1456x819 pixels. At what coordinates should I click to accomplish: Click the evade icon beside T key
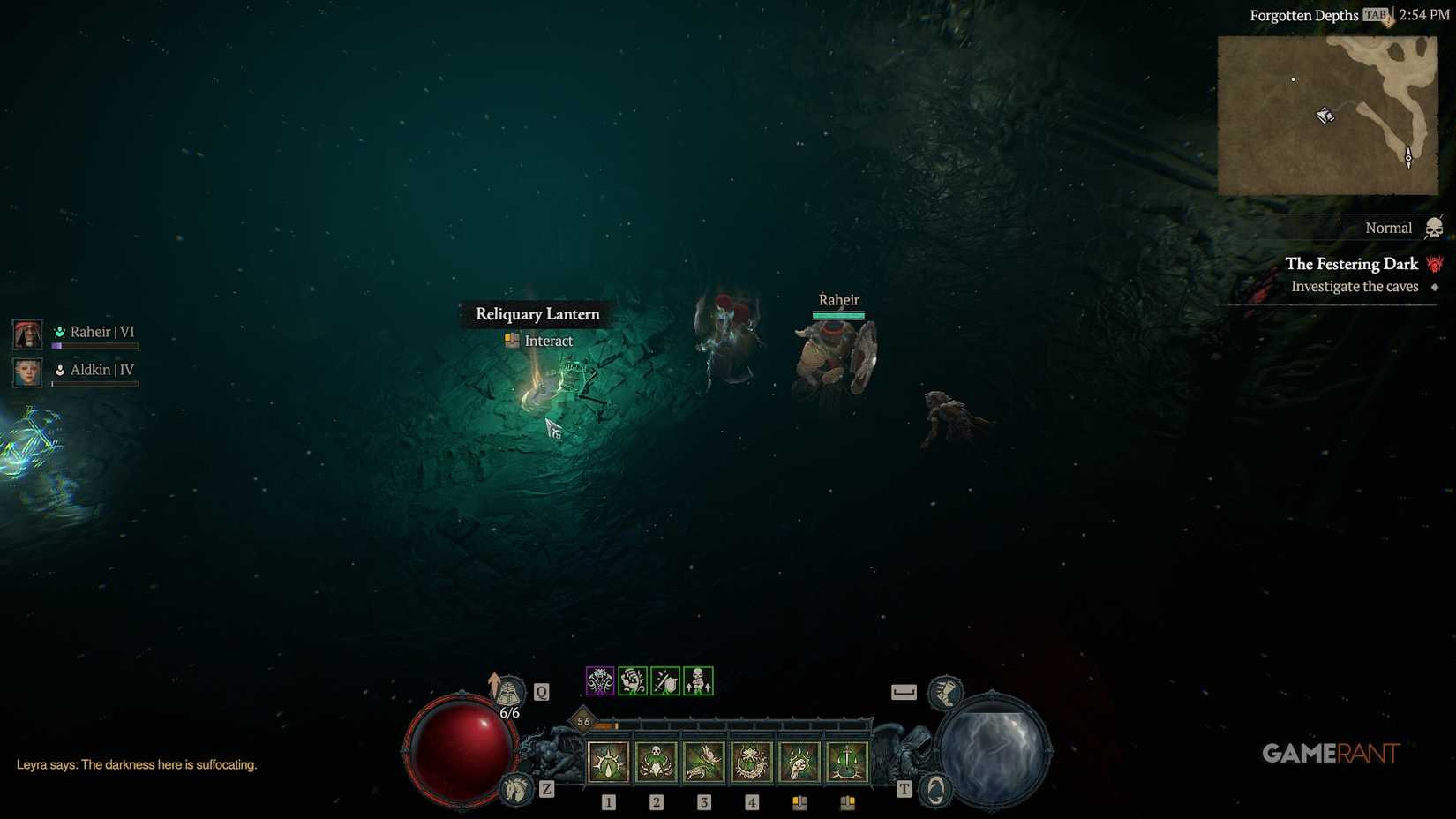click(x=934, y=790)
